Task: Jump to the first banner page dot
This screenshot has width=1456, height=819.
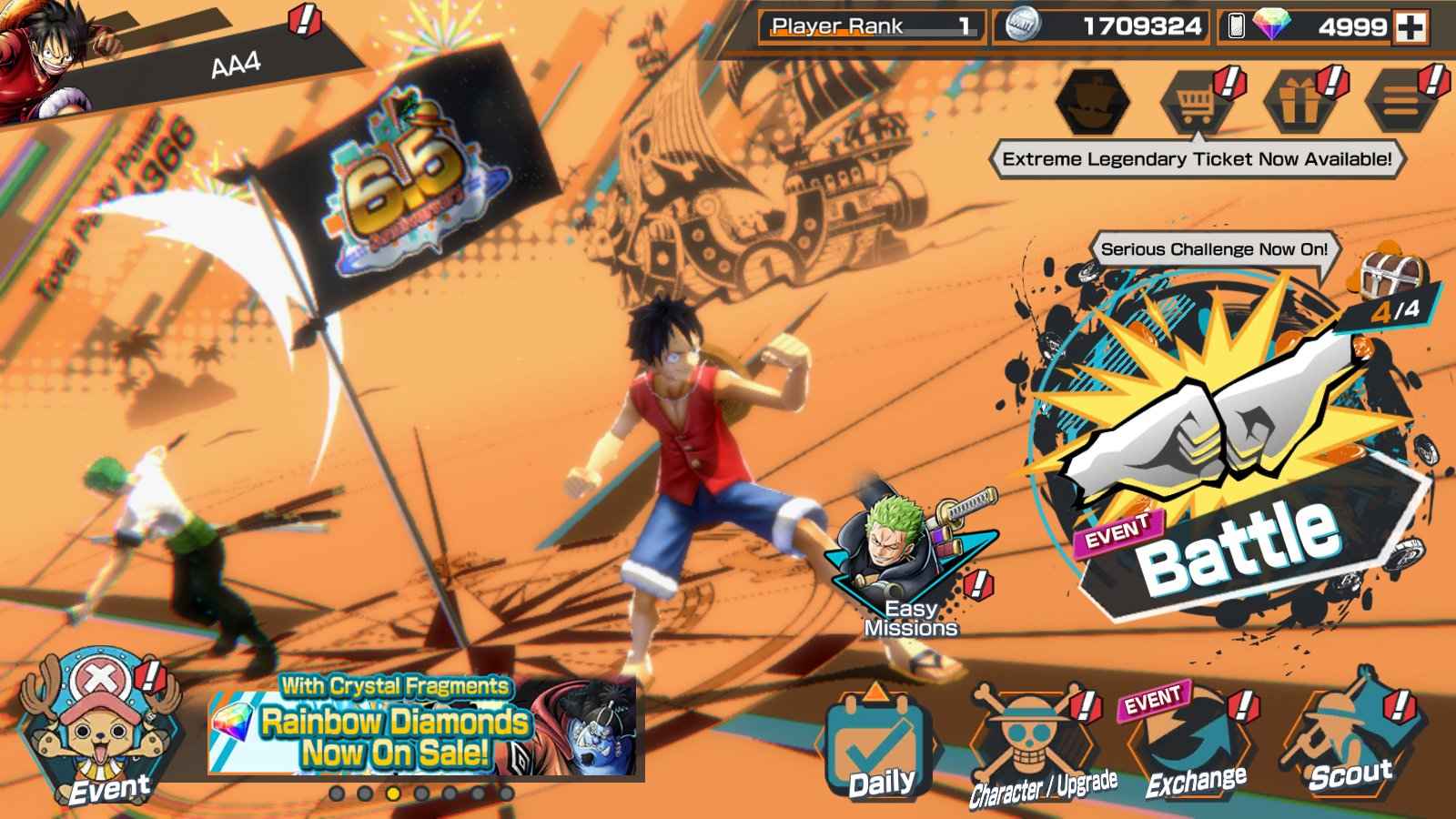Action: pyautogui.click(x=337, y=794)
